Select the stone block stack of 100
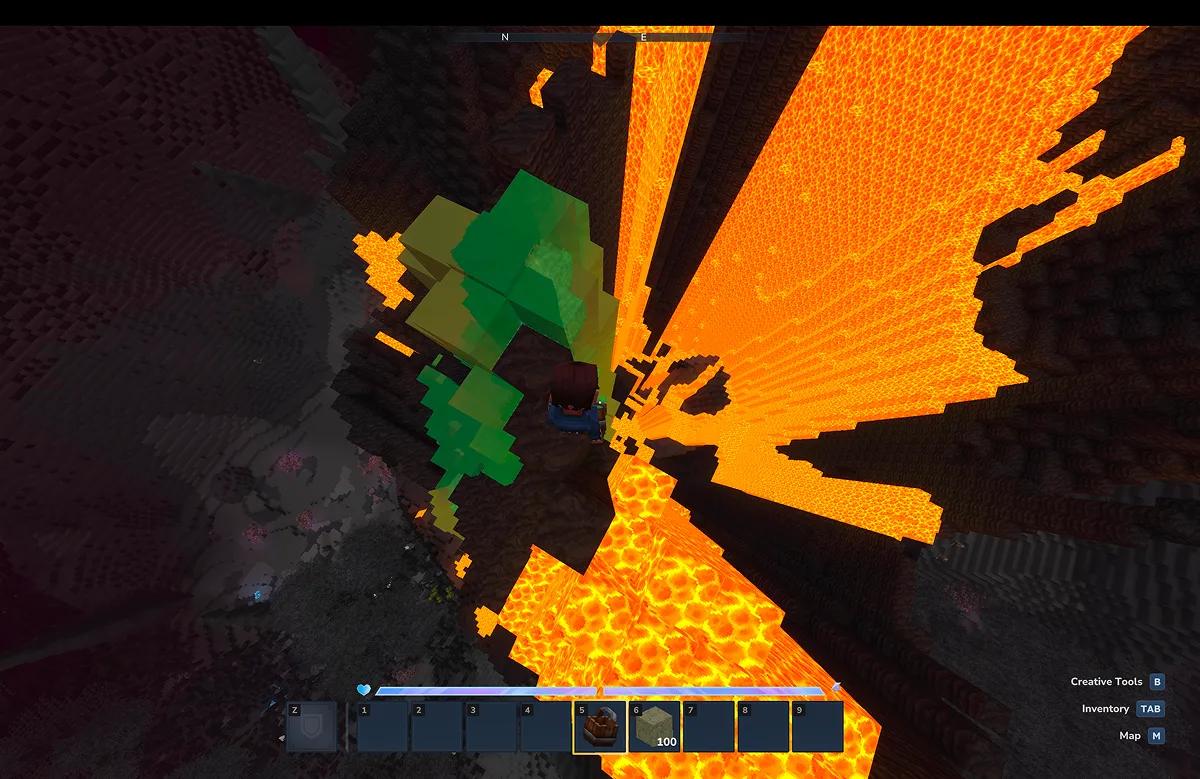Screen dimensions: 1200x779 click(x=654, y=727)
